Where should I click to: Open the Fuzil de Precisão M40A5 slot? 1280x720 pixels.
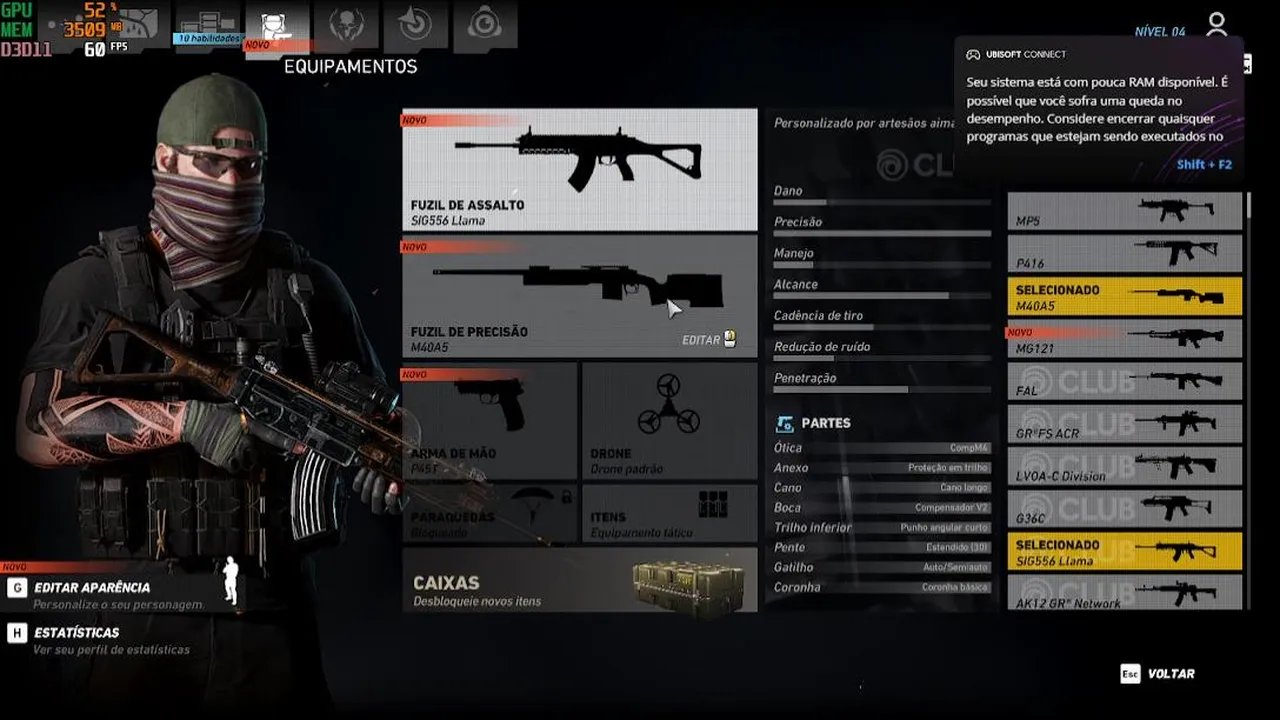pyautogui.click(x=579, y=296)
